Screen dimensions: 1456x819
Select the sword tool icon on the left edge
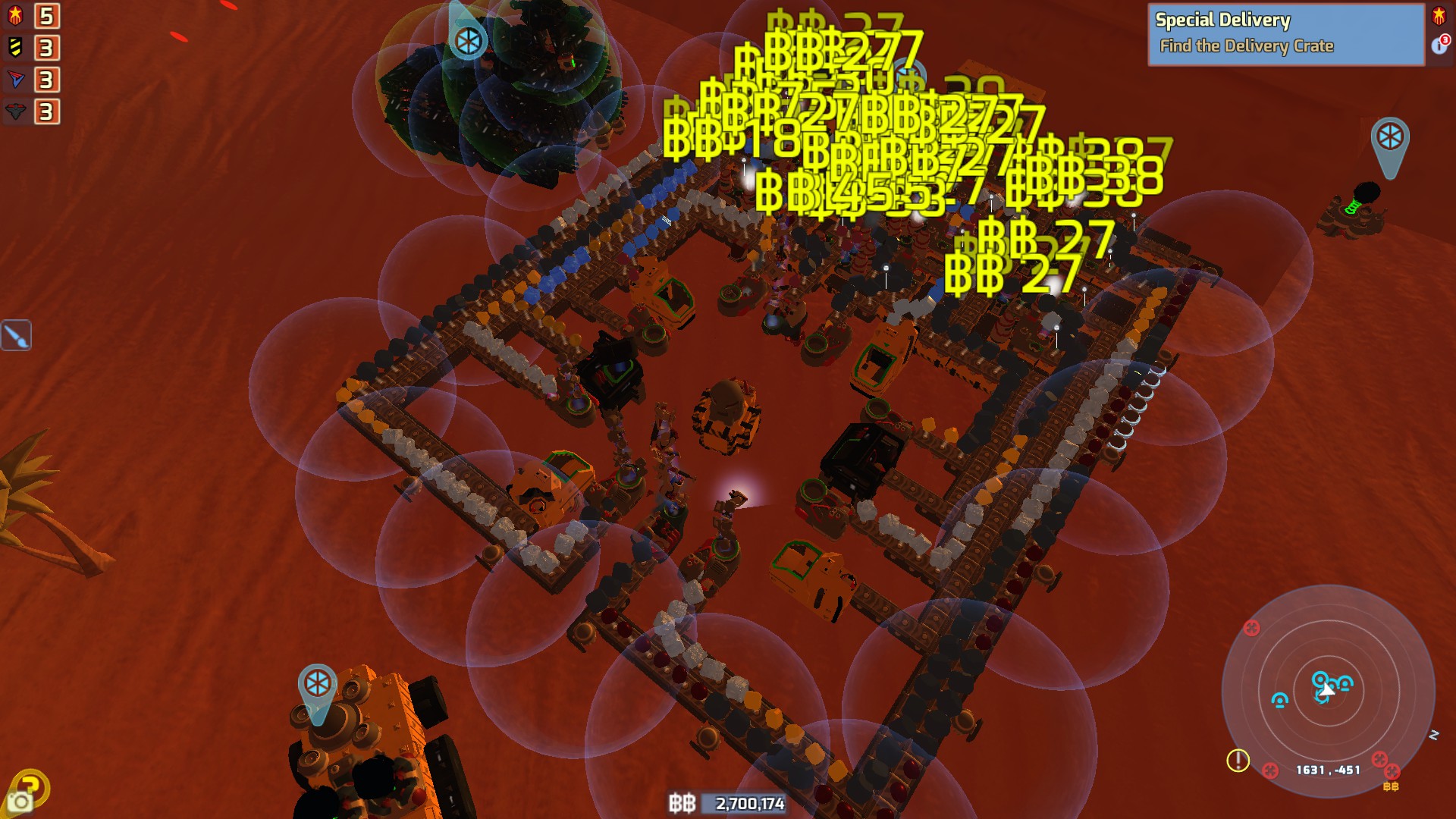pos(17,336)
